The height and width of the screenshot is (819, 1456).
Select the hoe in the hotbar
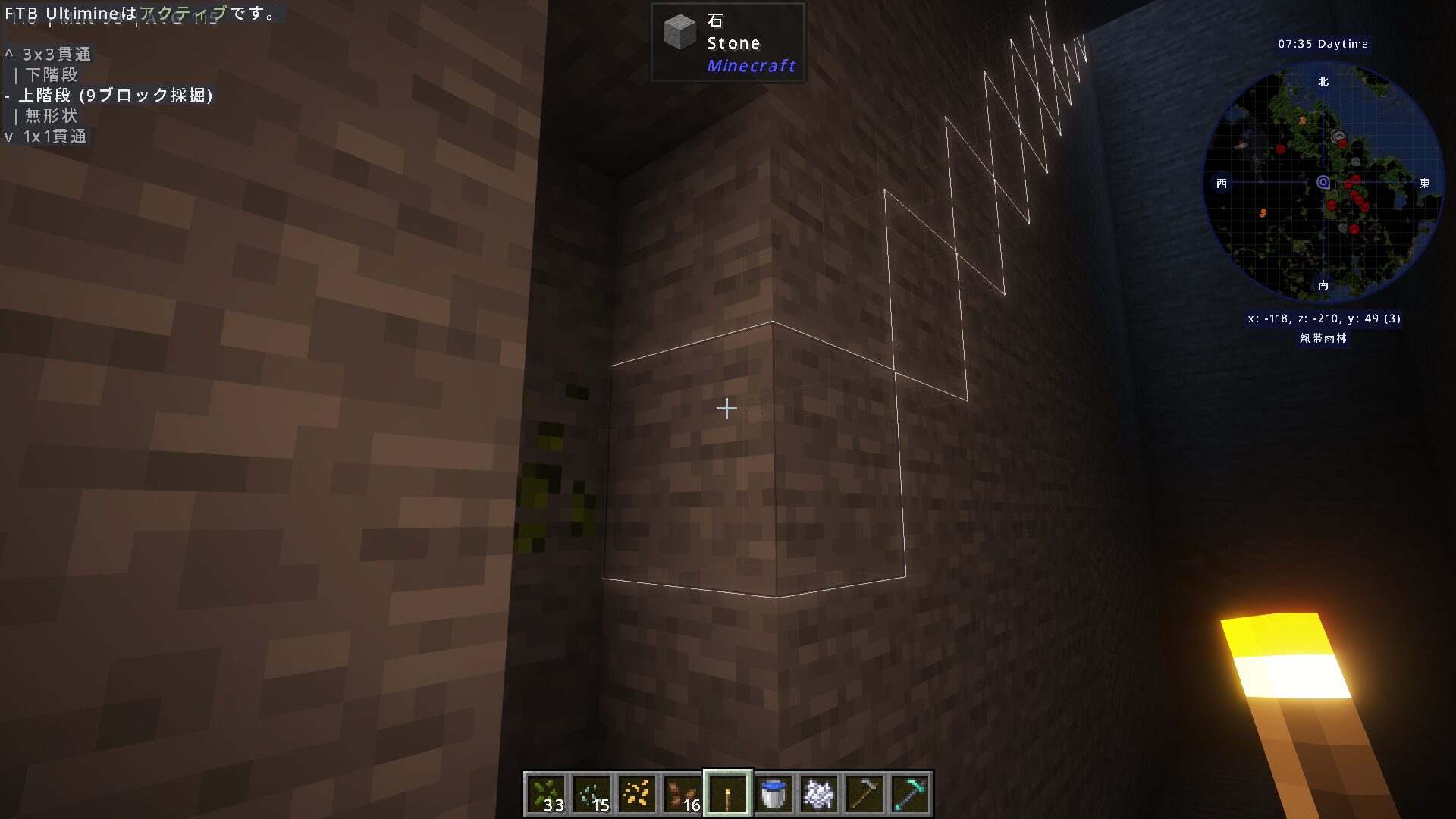(863, 792)
